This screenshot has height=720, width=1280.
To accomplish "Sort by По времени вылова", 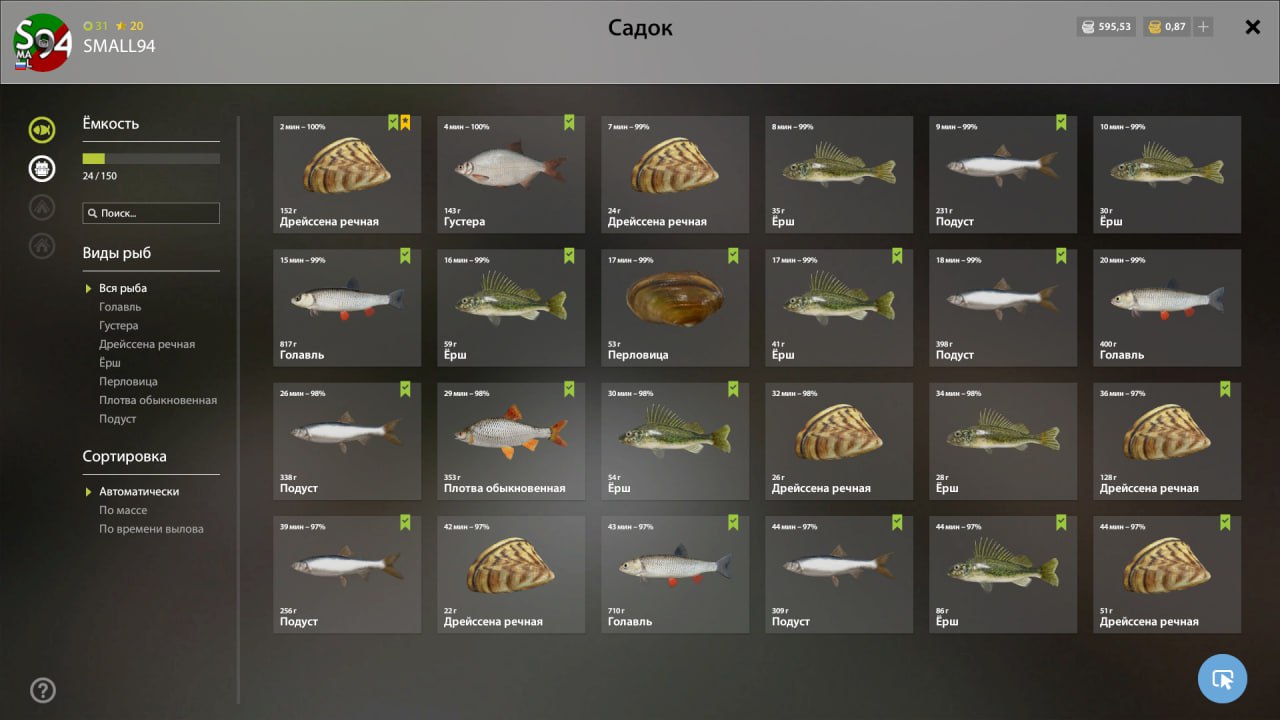I will [x=151, y=529].
